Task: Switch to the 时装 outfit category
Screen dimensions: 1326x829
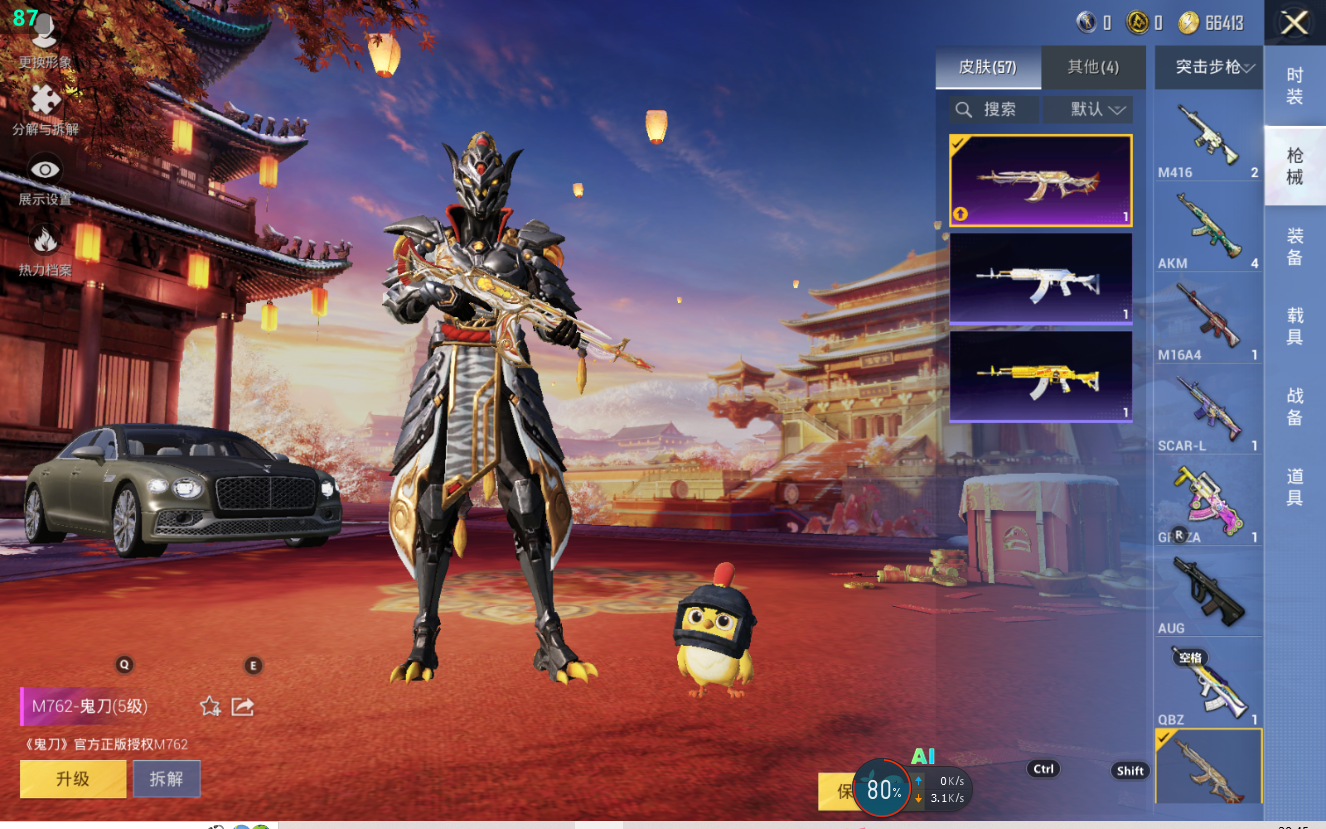Action: coord(1295,86)
